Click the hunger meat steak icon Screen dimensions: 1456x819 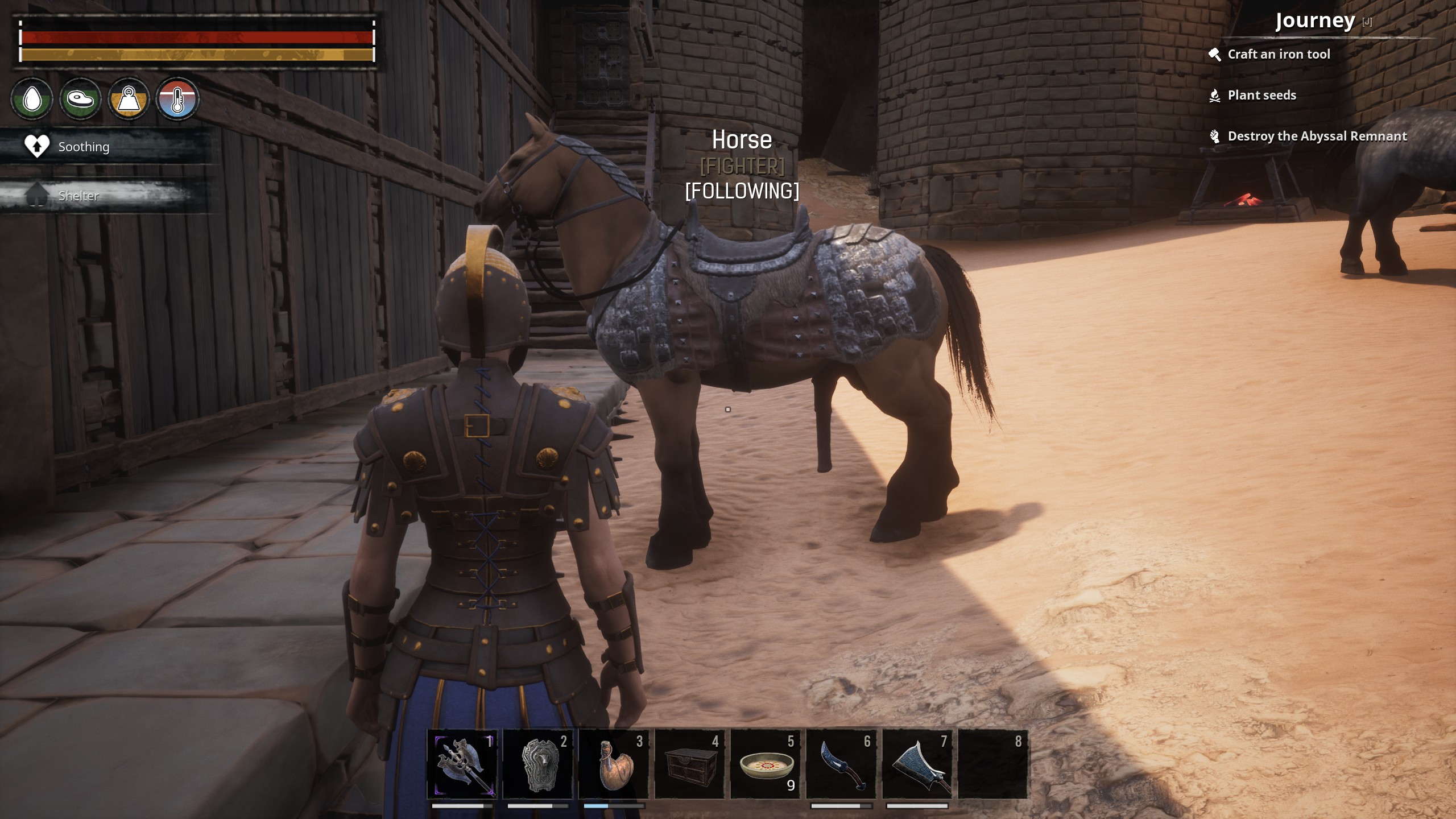point(80,100)
